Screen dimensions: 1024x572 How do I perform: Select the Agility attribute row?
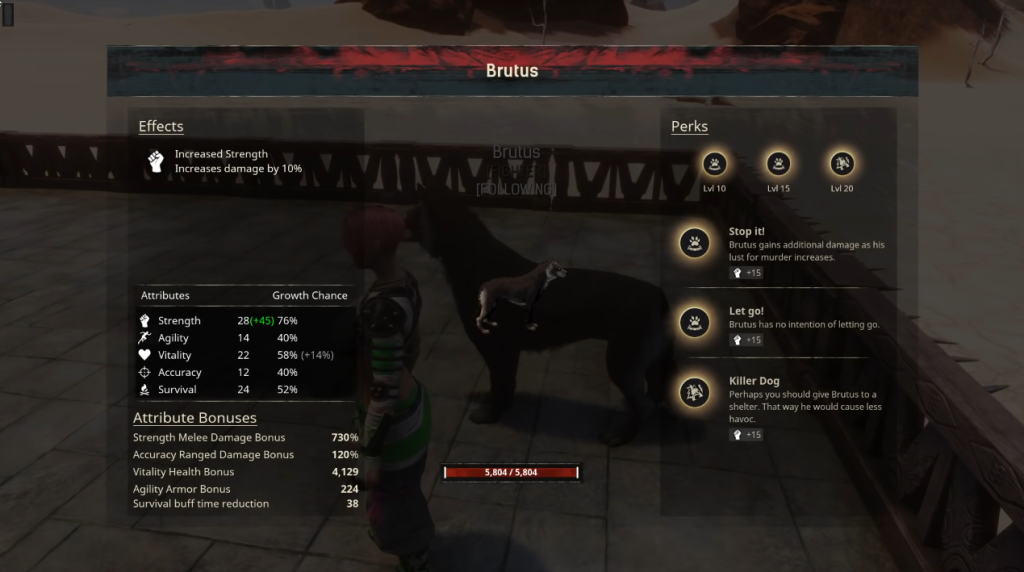coord(244,338)
